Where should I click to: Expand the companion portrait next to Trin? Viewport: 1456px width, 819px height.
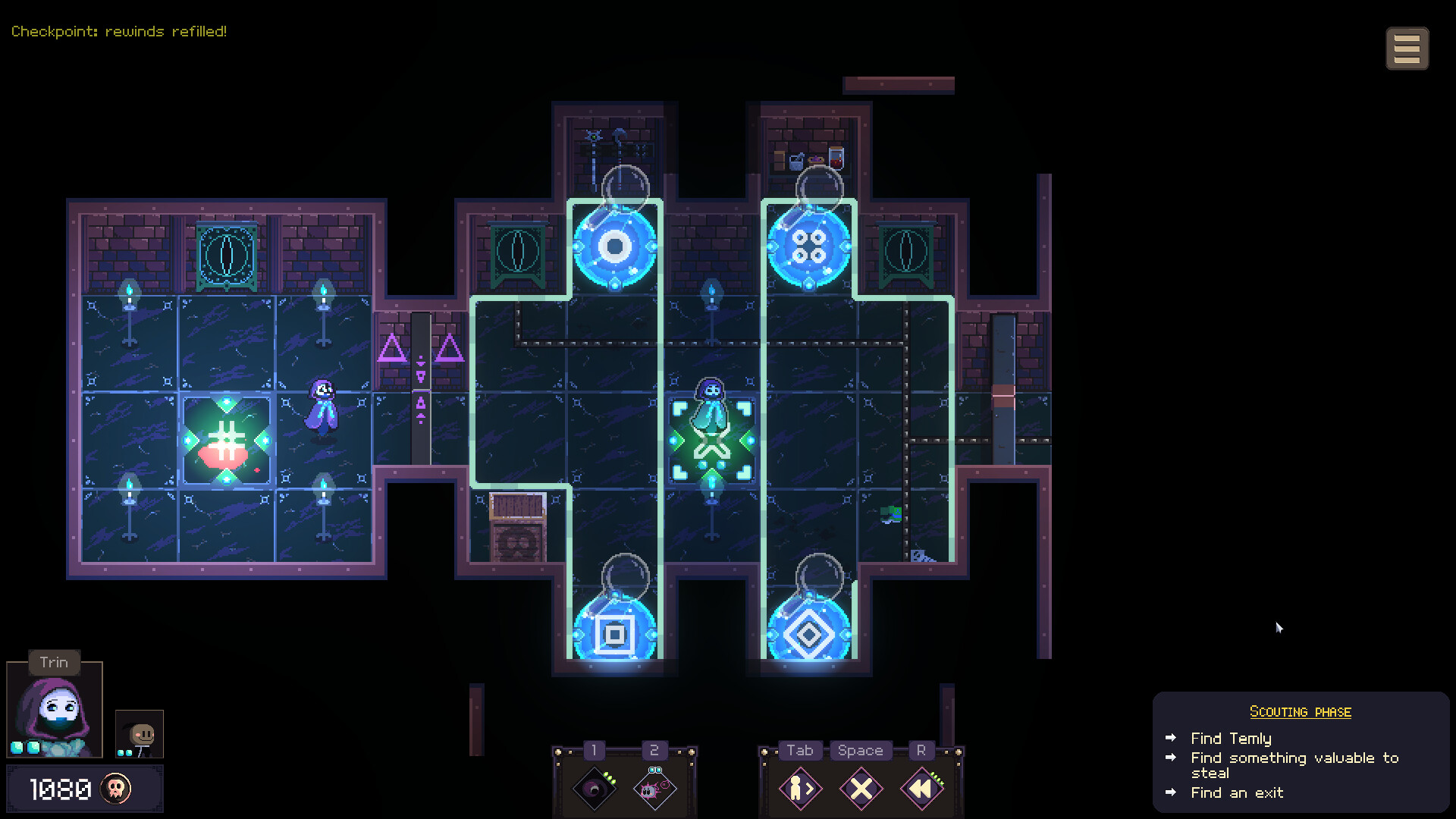coord(139,734)
